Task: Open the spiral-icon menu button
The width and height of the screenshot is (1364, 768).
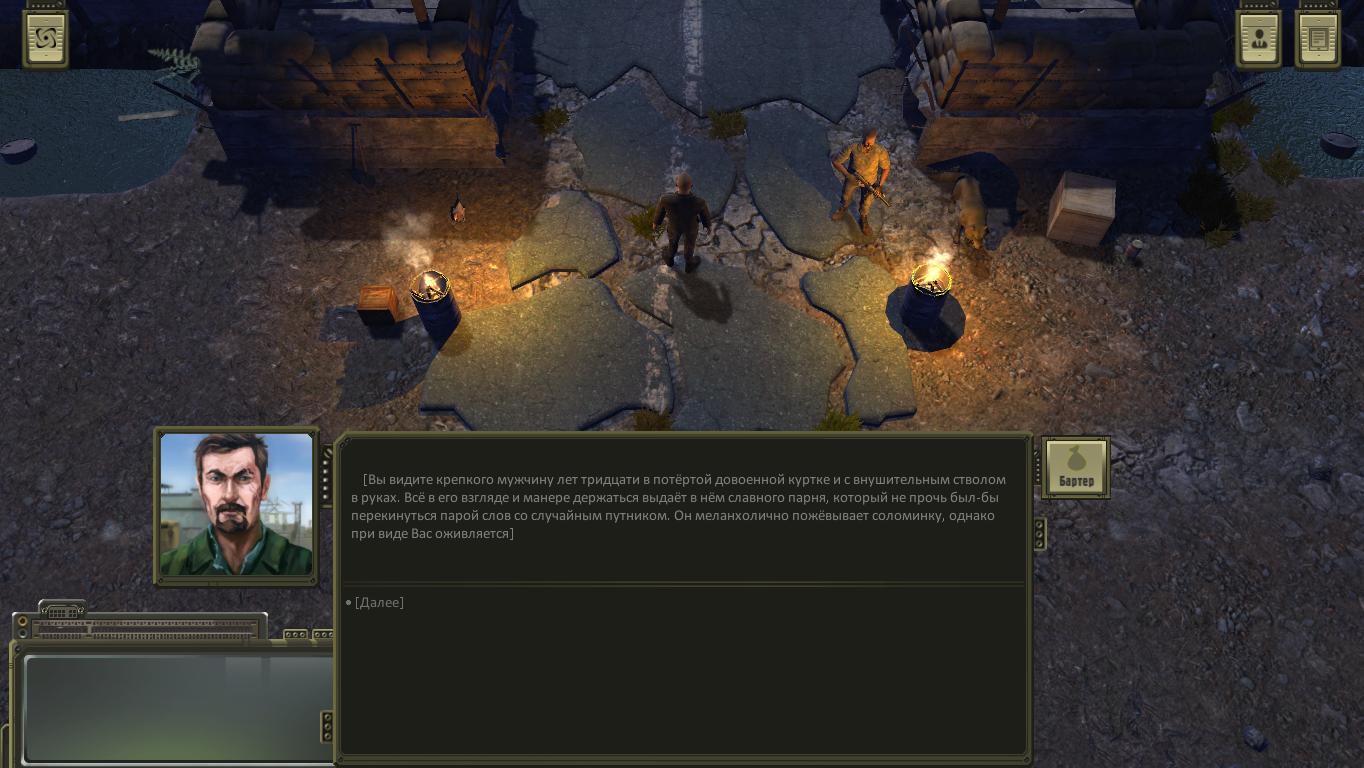Action: coord(45,40)
